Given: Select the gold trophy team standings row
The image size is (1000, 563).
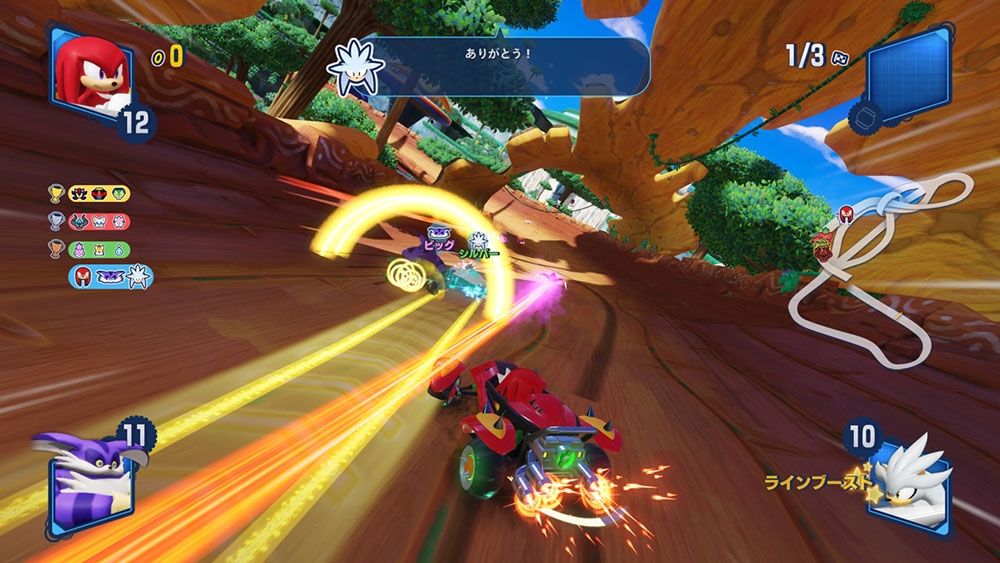Looking at the screenshot, I should point(89,194).
